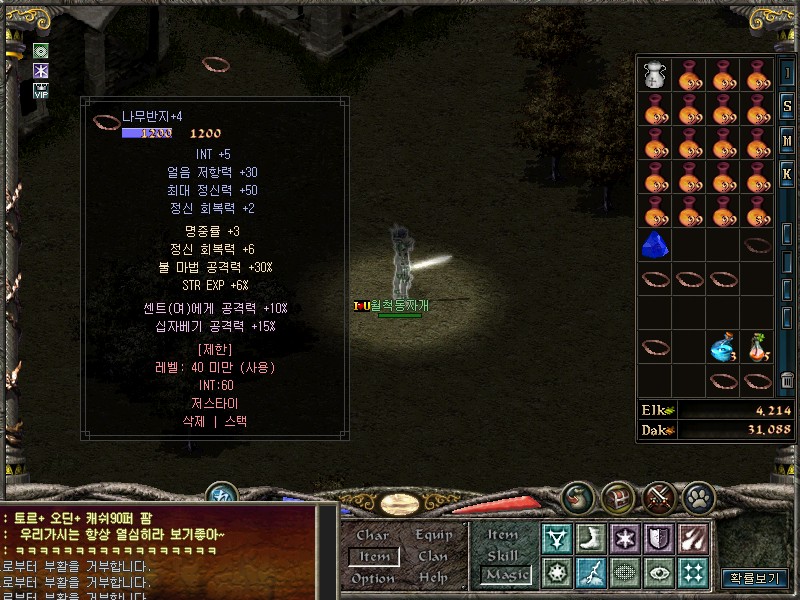800x600 pixels.
Task: Activate the eye magic spell
Action: 659,573
